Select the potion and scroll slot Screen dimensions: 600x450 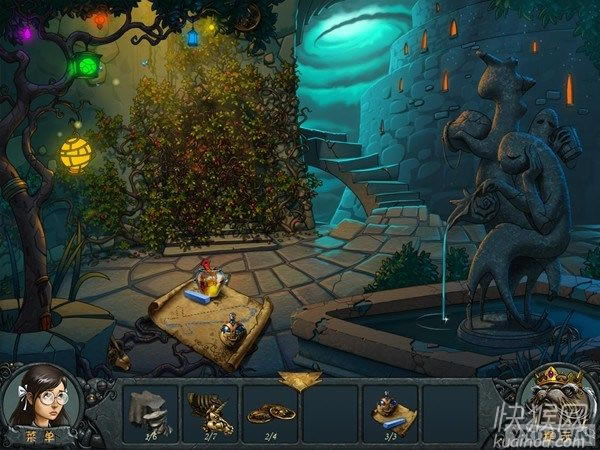pos(389,410)
